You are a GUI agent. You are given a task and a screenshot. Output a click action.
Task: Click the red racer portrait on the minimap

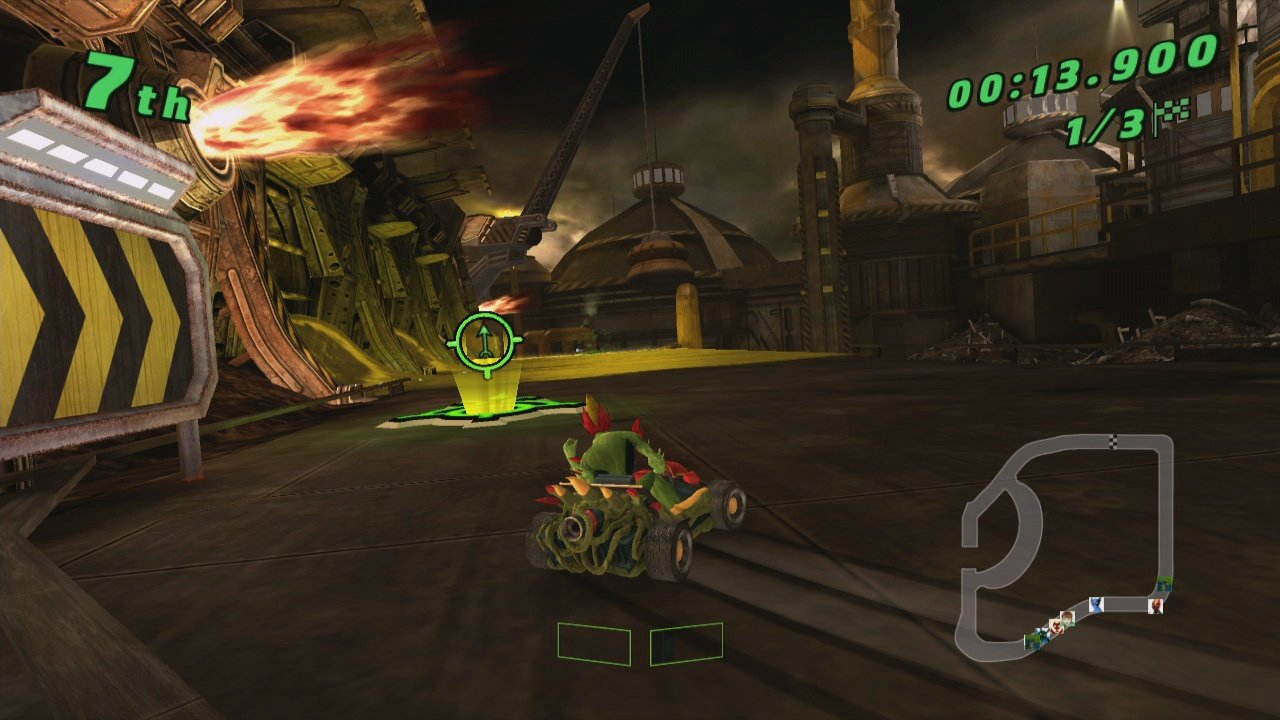1156,605
